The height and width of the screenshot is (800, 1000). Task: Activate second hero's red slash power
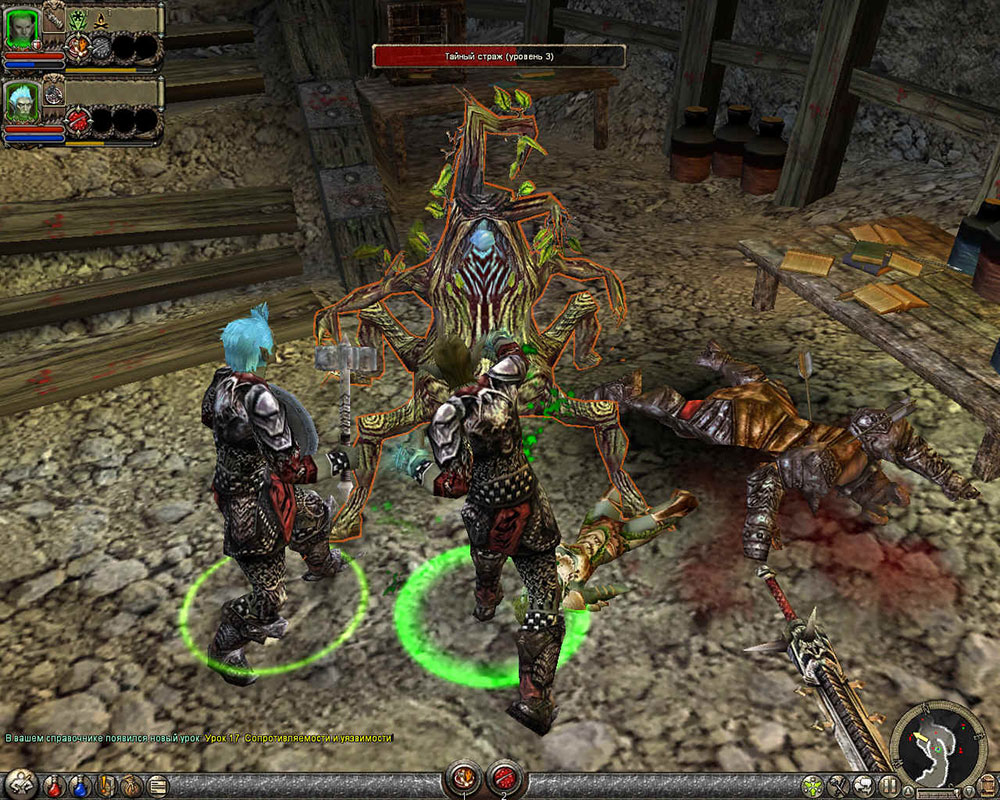[x=77, y=121]
